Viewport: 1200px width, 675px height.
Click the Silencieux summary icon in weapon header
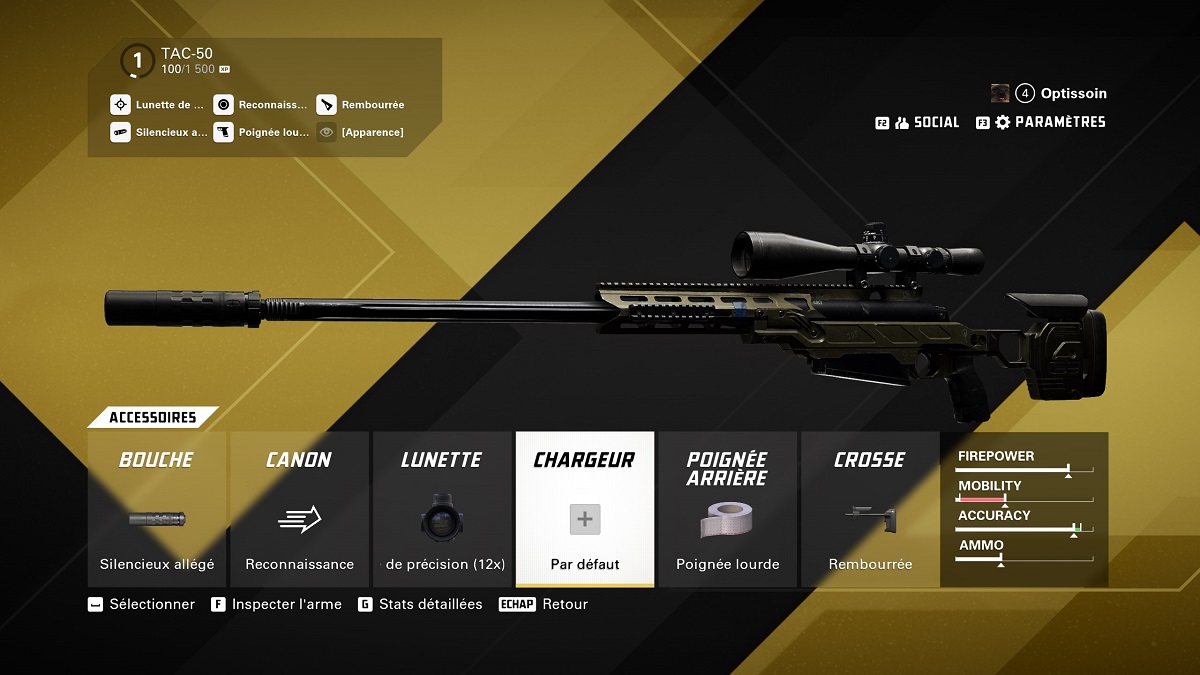120,132
